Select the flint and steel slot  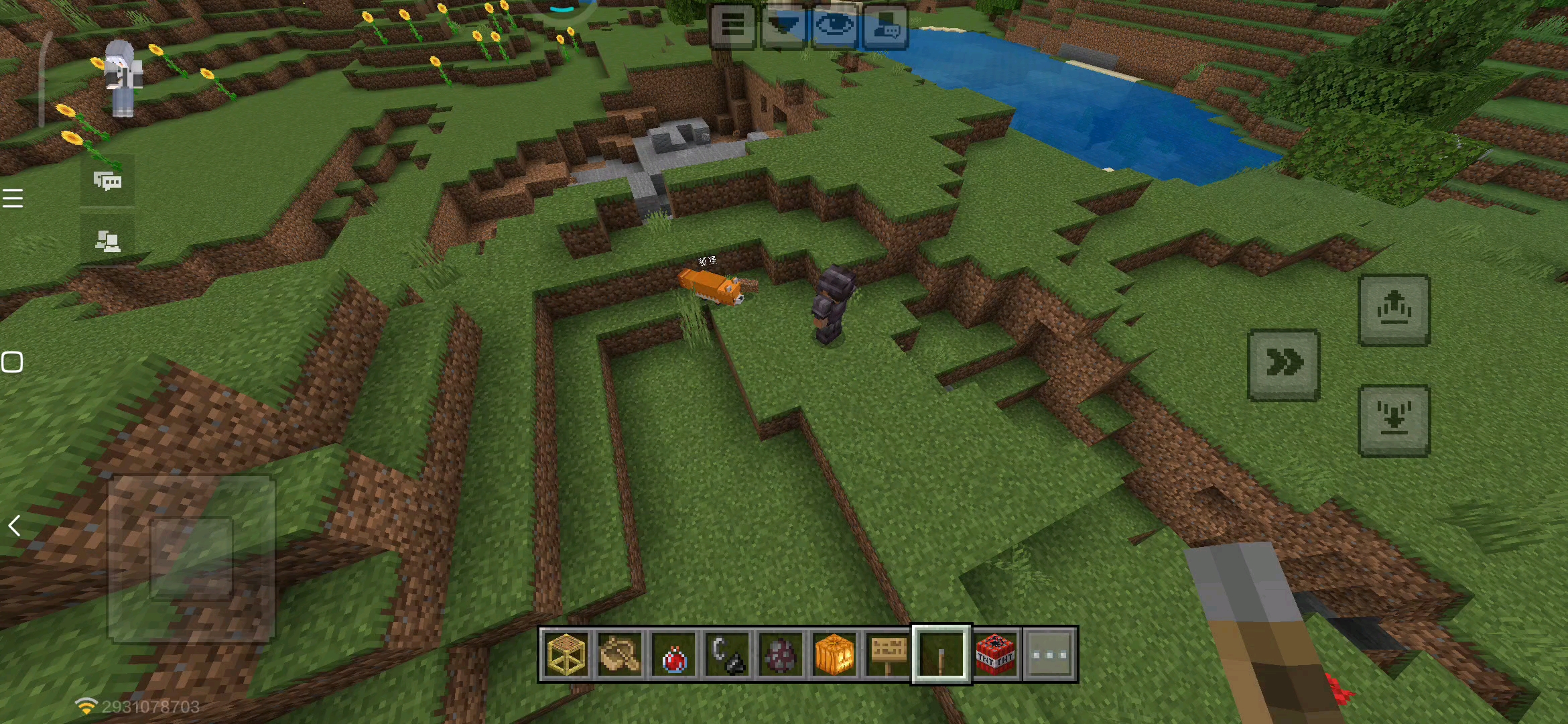point(727,654)
